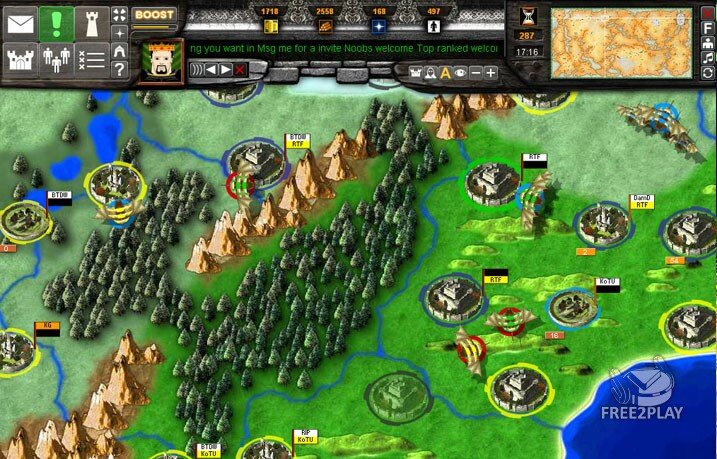Open the envelope messages button
The width and height of the screenshot is (717, 459).
point(20,21)
